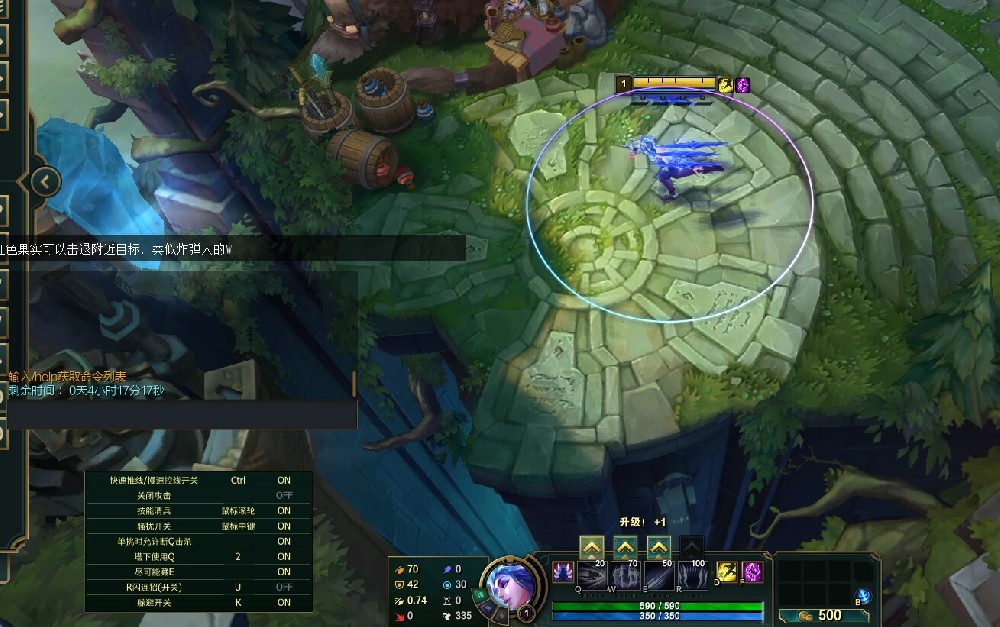1000x627 pixels.
Task: Toggle the 墙下使用Q setting
Action: pyautogui.click(x=284, y=556)
